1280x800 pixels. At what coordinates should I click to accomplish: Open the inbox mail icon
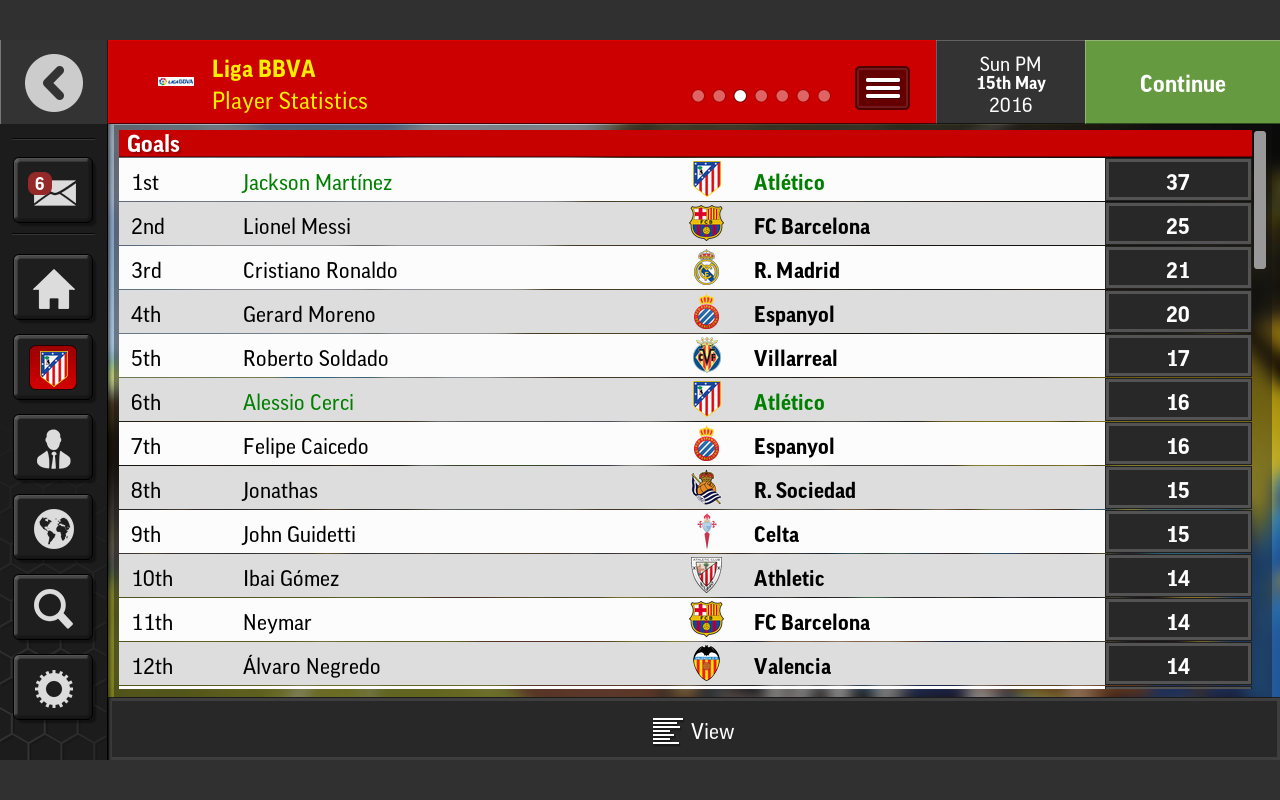[x=53, y=190]
